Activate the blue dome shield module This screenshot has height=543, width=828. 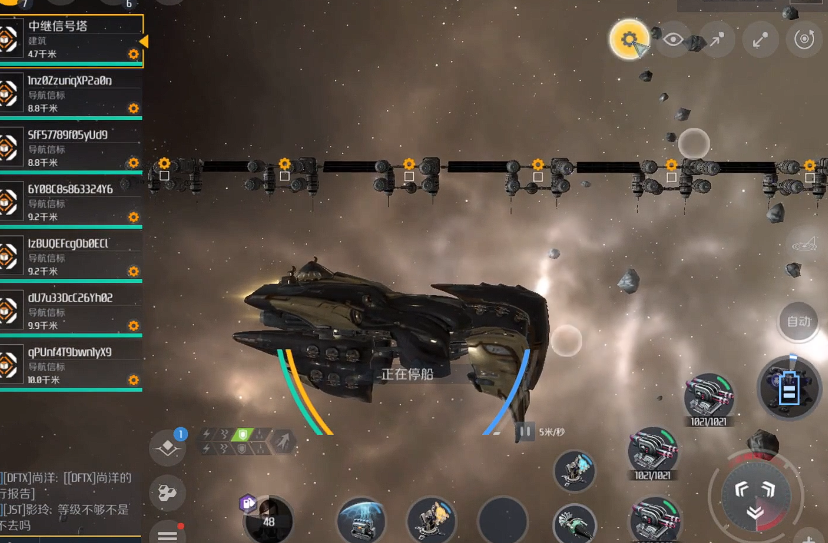click(361, 521)
